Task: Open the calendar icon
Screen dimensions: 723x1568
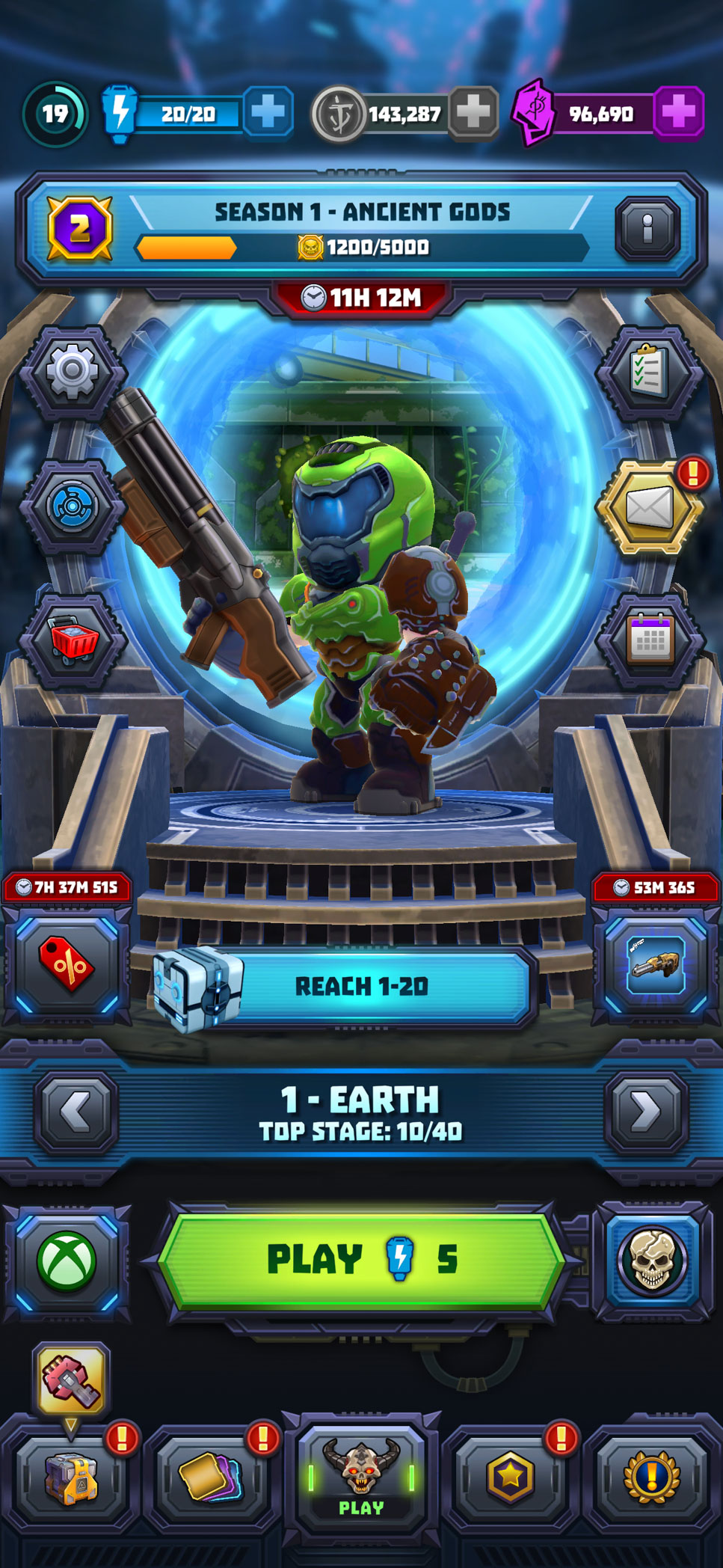Action: pos(649,640)
